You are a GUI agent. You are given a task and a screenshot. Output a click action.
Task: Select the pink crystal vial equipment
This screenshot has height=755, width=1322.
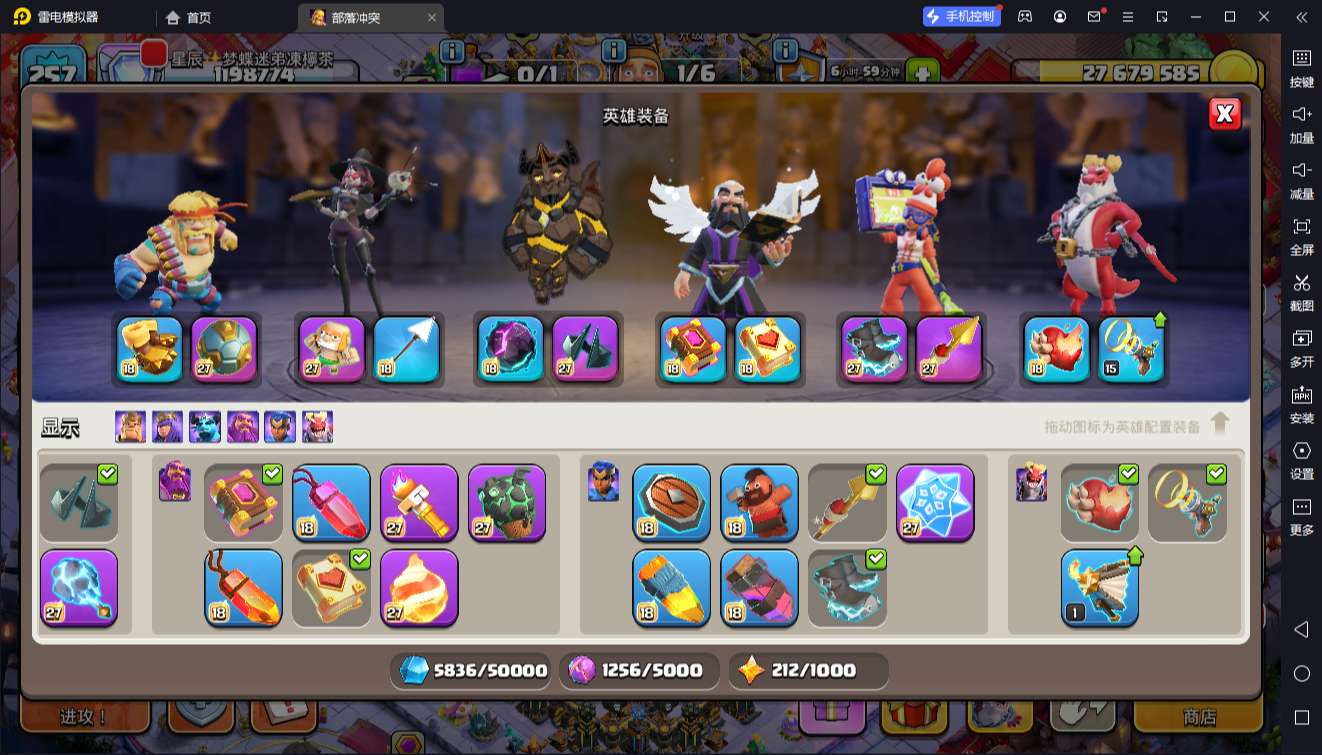click(x=331, y=502)
